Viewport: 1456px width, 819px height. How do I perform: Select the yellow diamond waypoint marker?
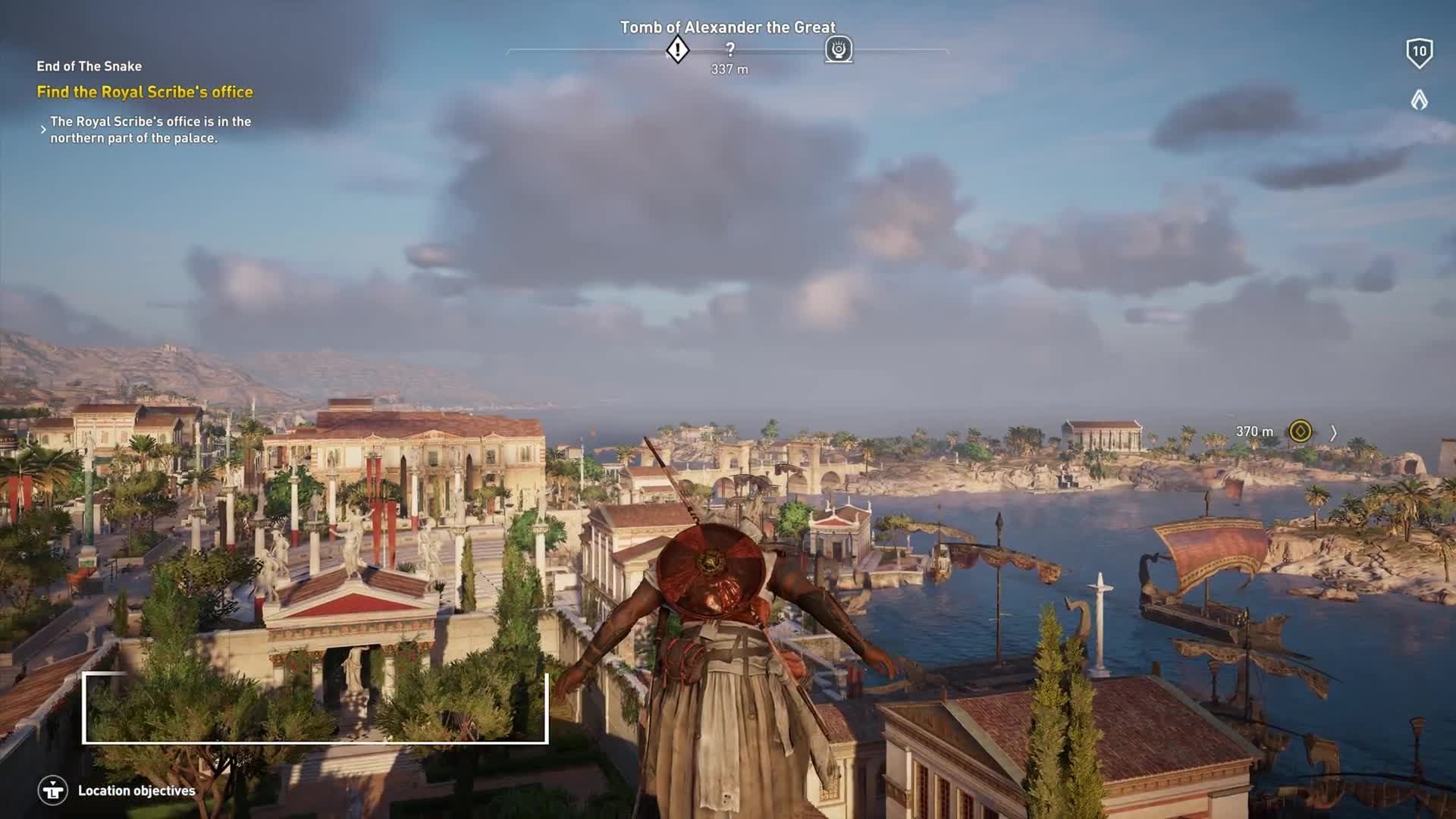click(1300, 431)
